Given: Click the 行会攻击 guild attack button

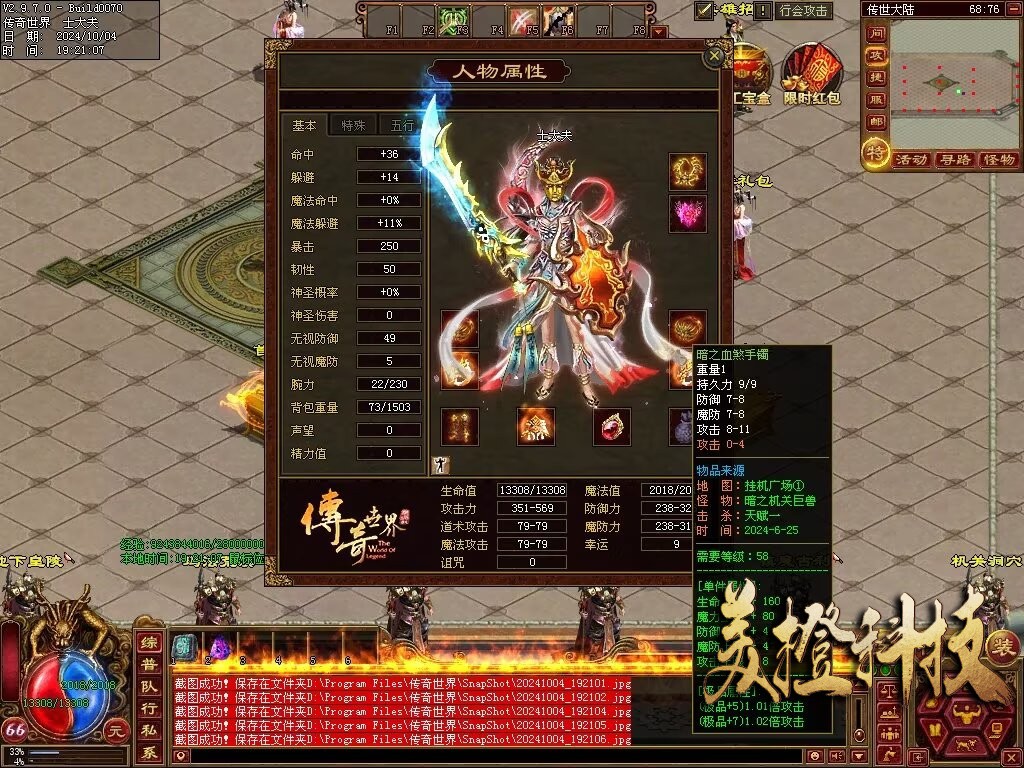Looking at the screenshot, I should [x=804, y=11].
